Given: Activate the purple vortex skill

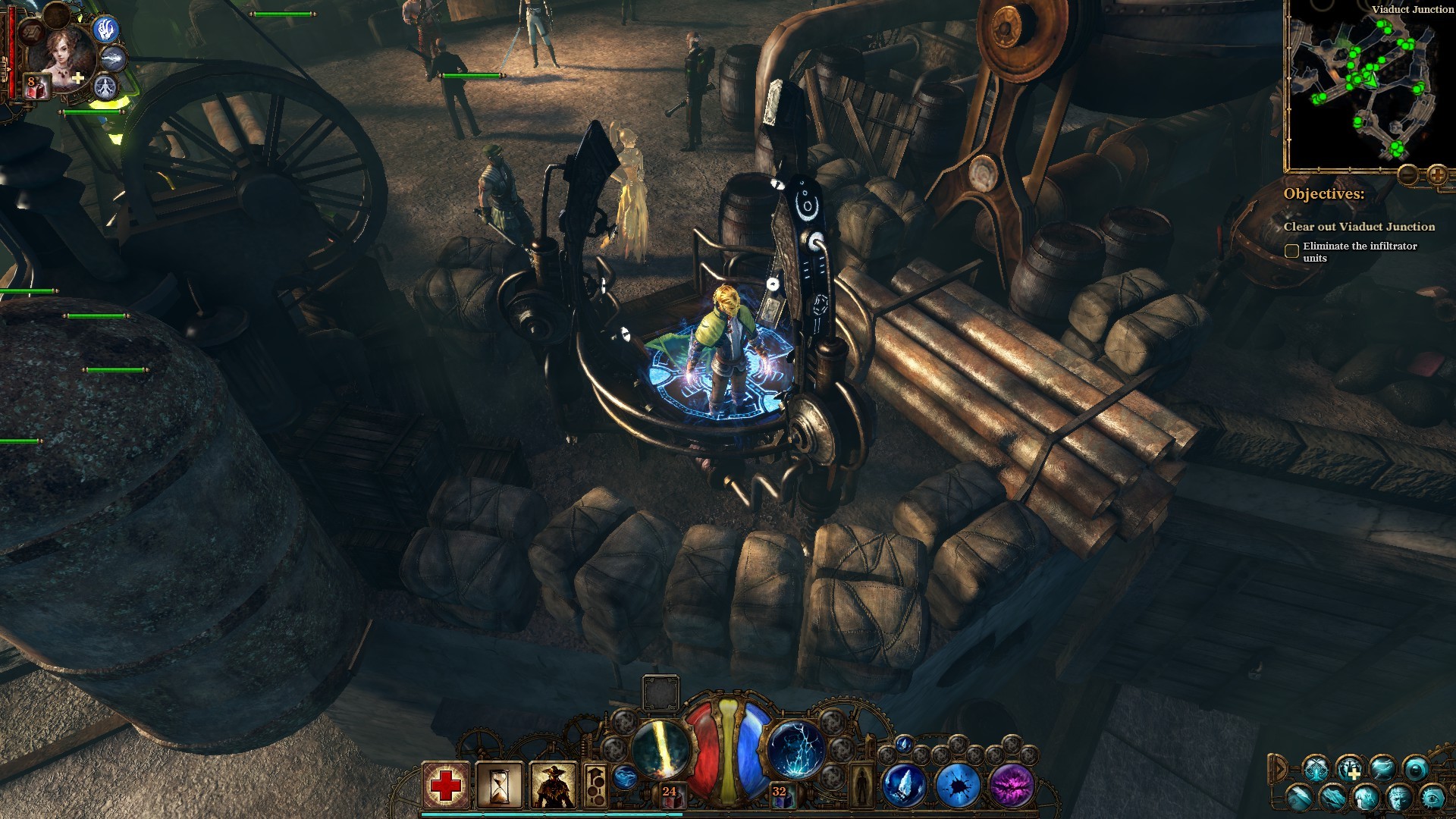Looking at the screenshot, I should 1012,786.
